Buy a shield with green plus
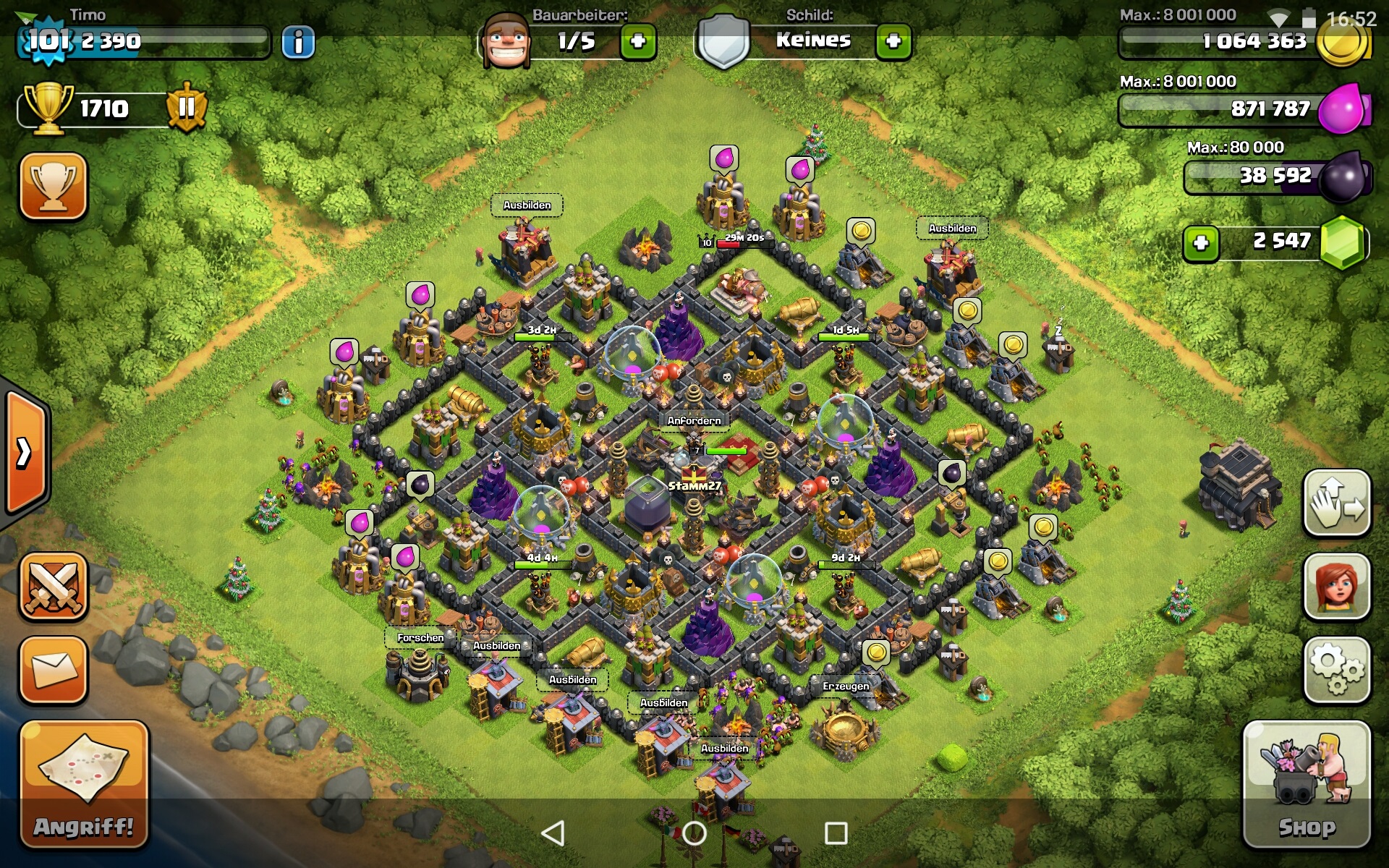This screenshot has width=1389, height=868. pos(893,42)
